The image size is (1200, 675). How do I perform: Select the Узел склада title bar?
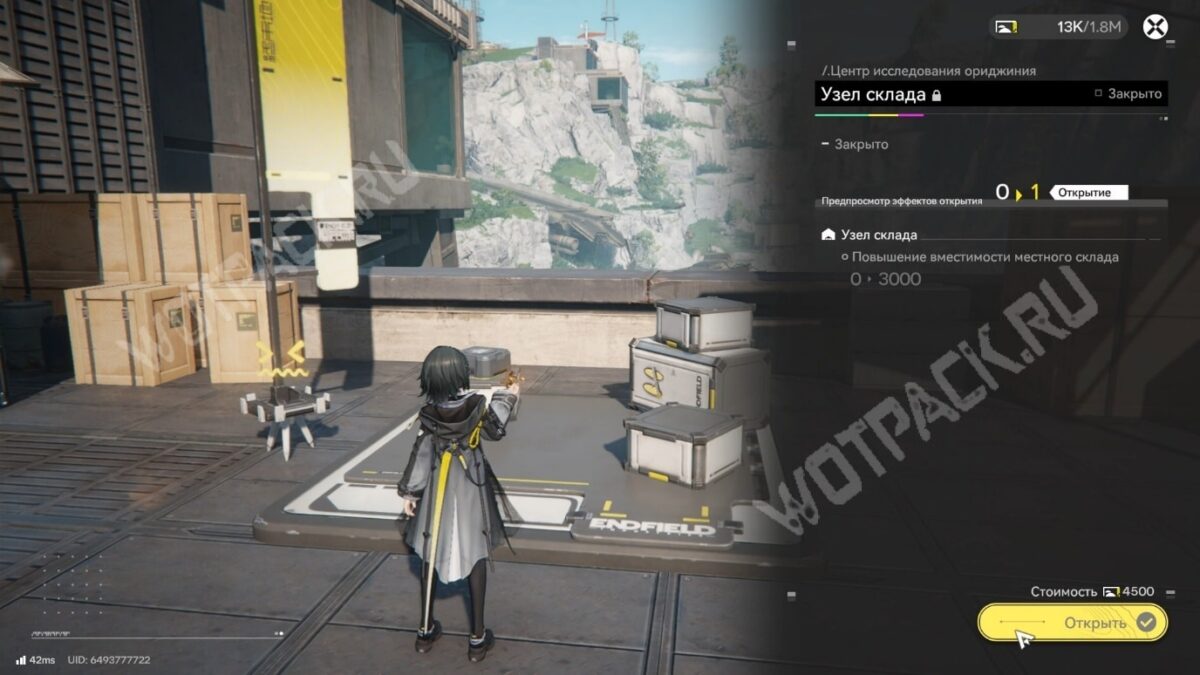tap(990, 94)
